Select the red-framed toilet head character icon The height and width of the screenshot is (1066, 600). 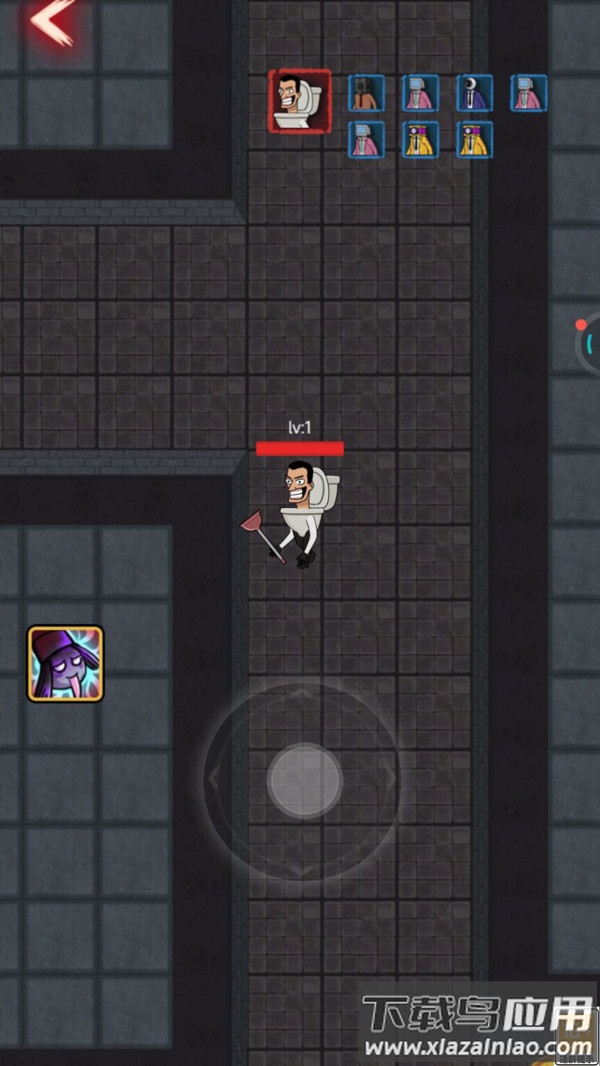pyautogui.click(x=299, y=100)
